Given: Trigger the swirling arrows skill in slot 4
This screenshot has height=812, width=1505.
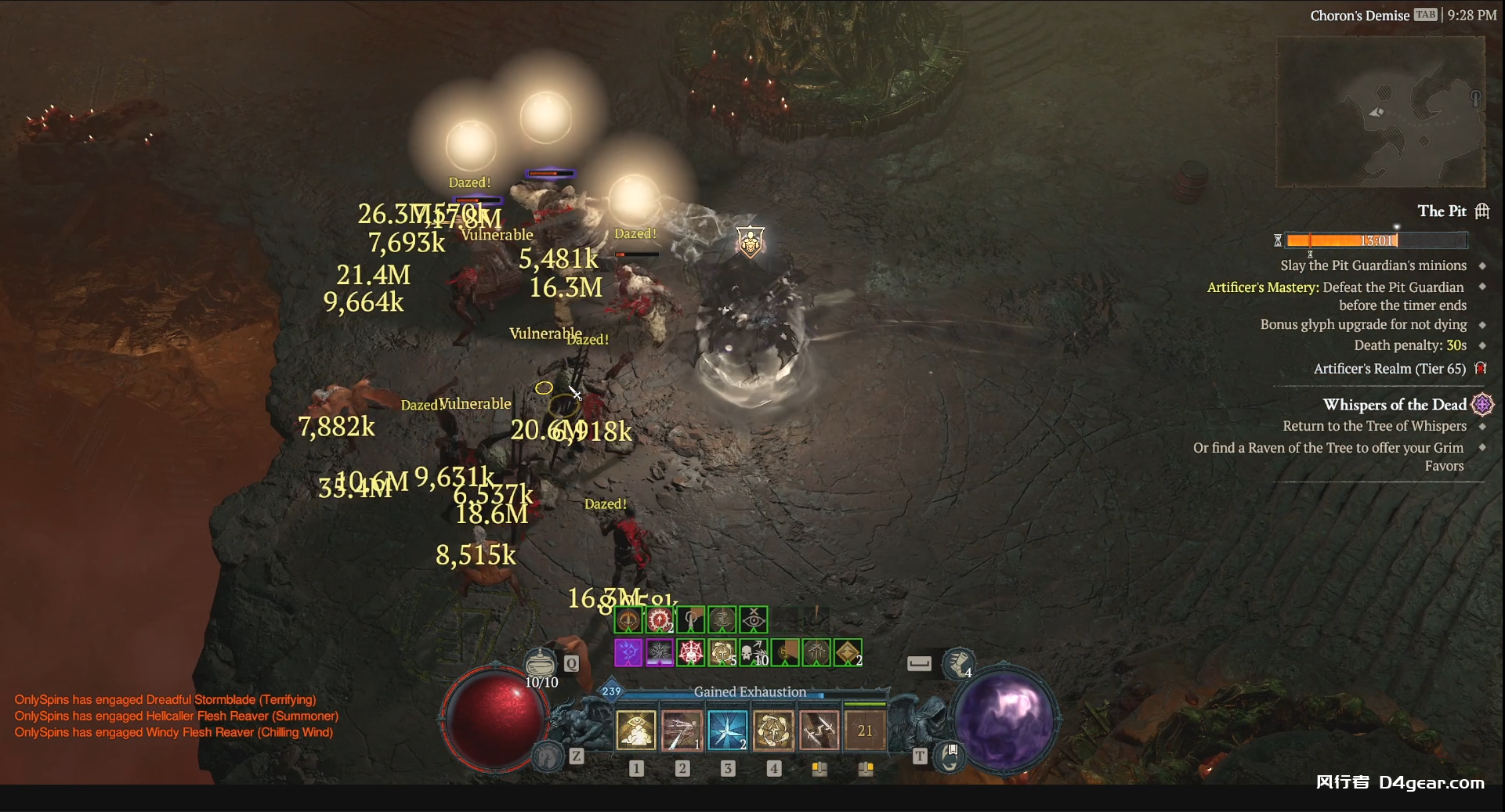Looking at the screenshot, I should [773, 731].
